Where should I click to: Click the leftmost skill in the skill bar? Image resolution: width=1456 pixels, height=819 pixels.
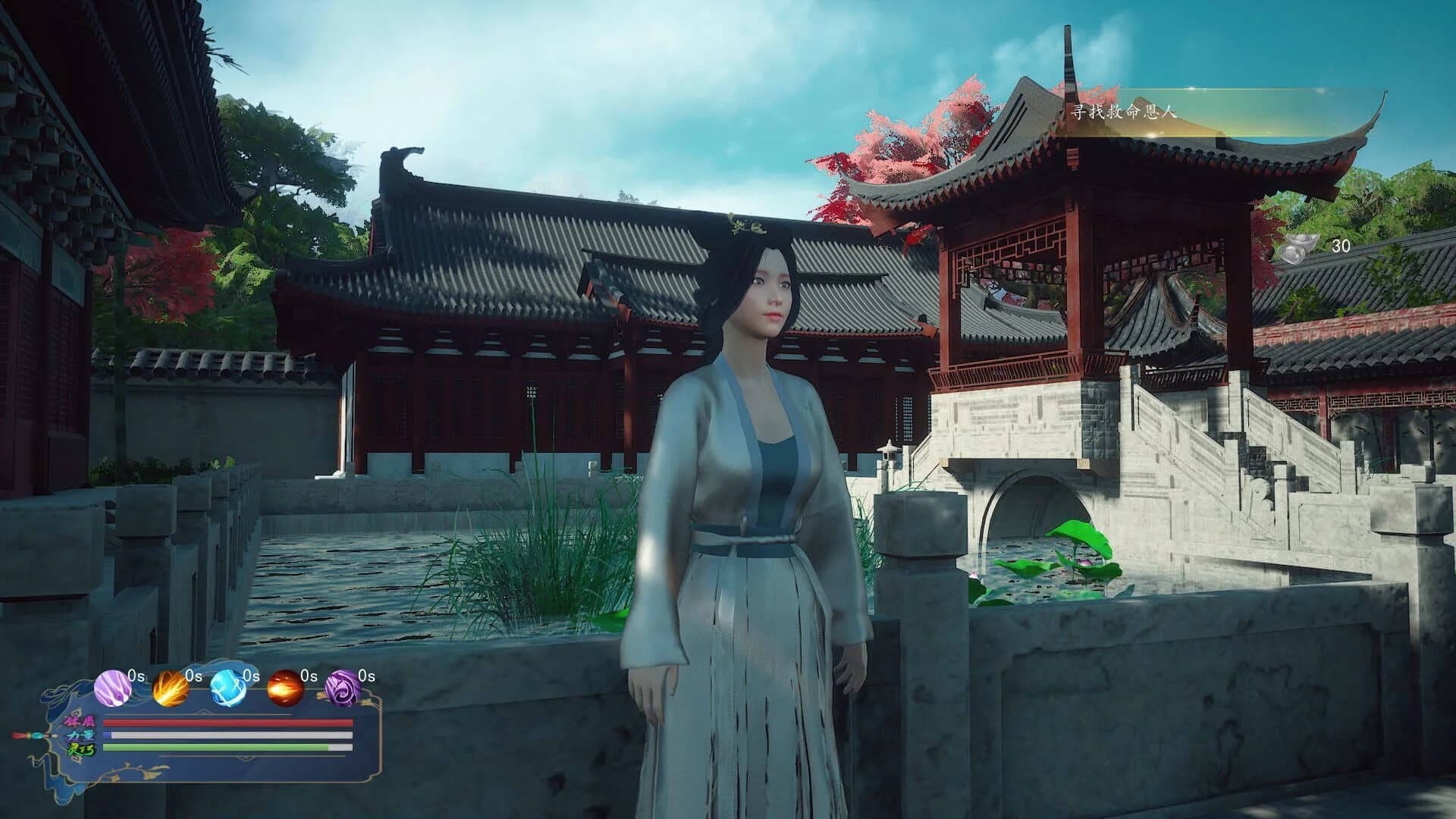pyautogui.click(x=112, y=689)
